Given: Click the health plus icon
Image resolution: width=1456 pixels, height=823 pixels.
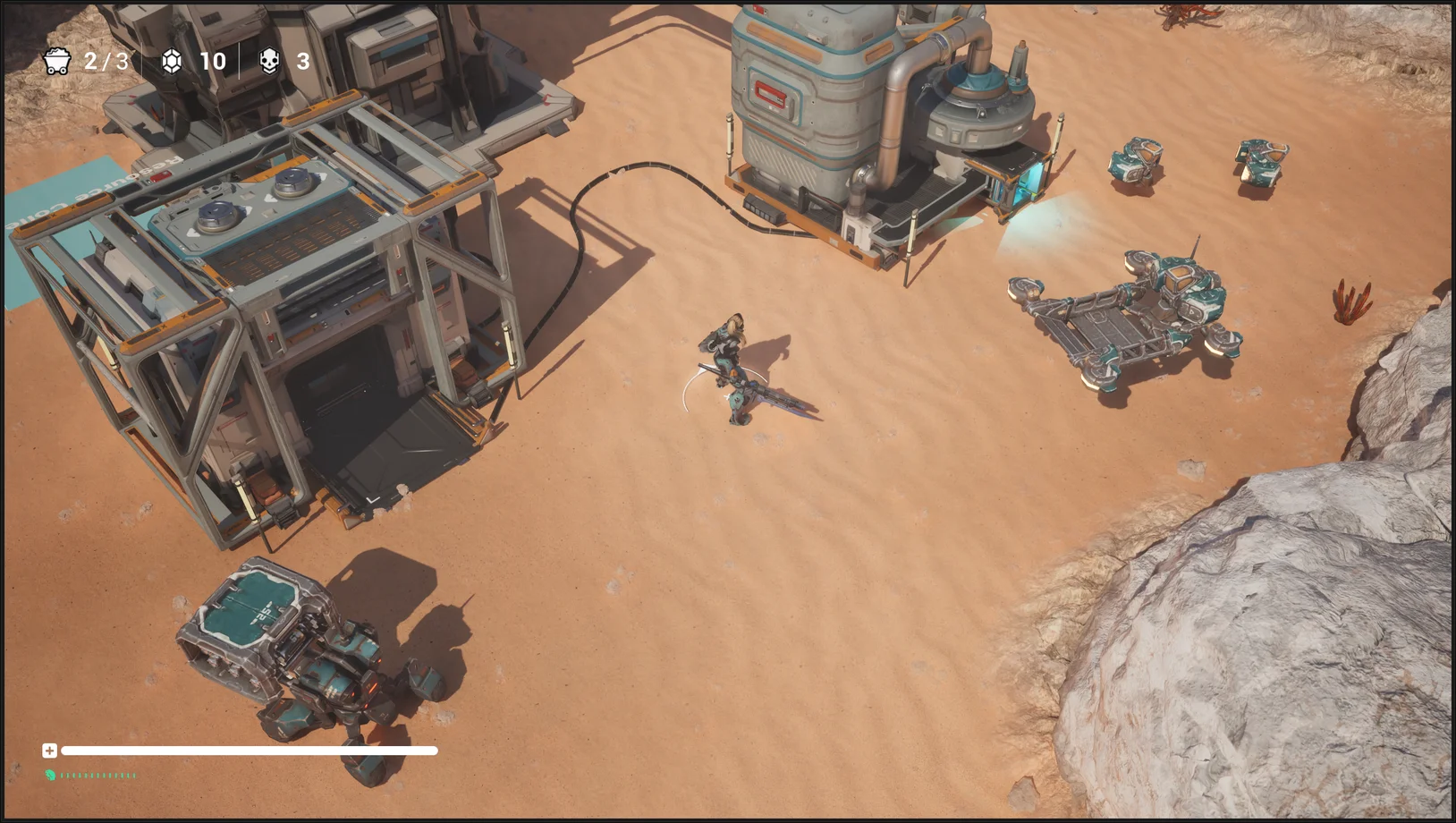Looking at the screenshot, I should pos(49,751).
